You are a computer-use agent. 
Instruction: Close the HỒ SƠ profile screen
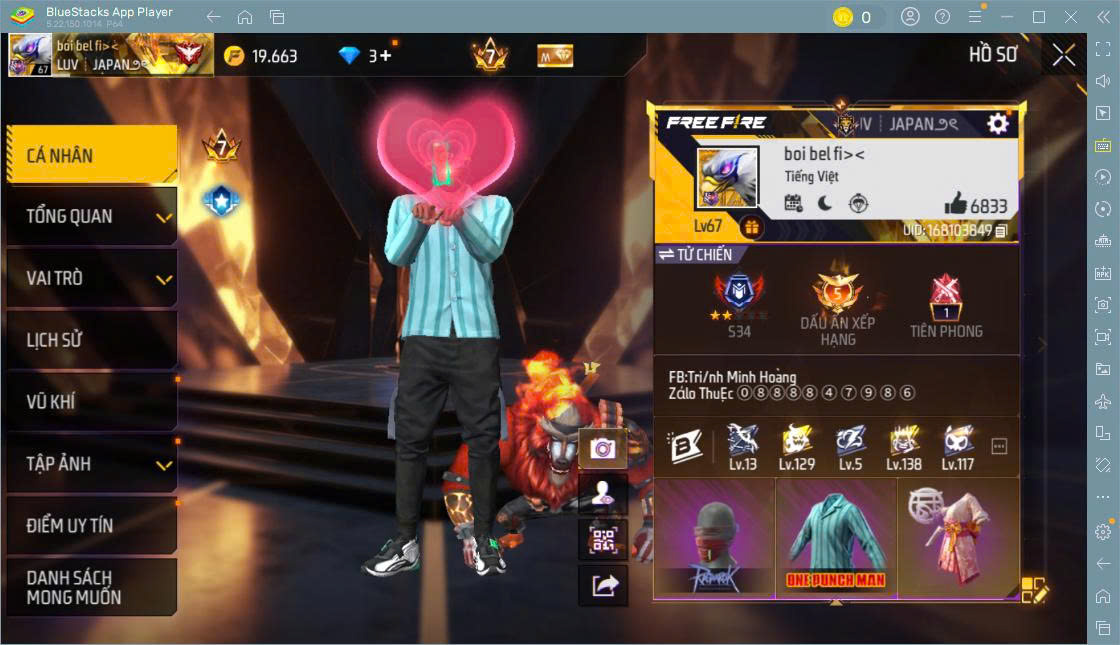1064,55
